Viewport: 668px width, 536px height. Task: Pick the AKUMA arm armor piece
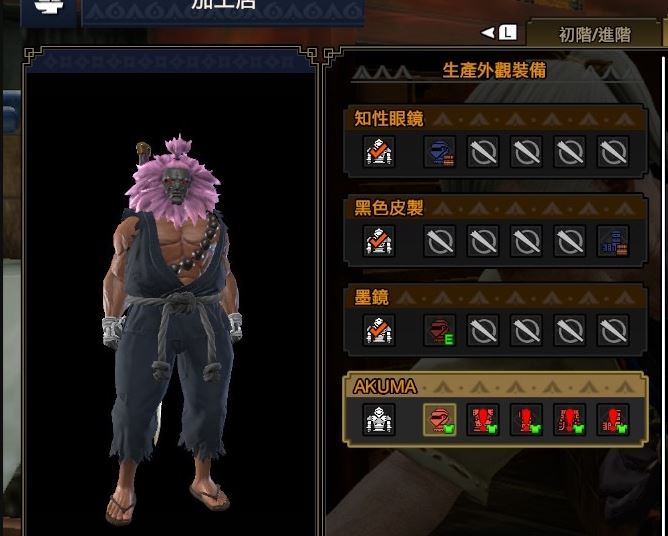pos(527,419)
